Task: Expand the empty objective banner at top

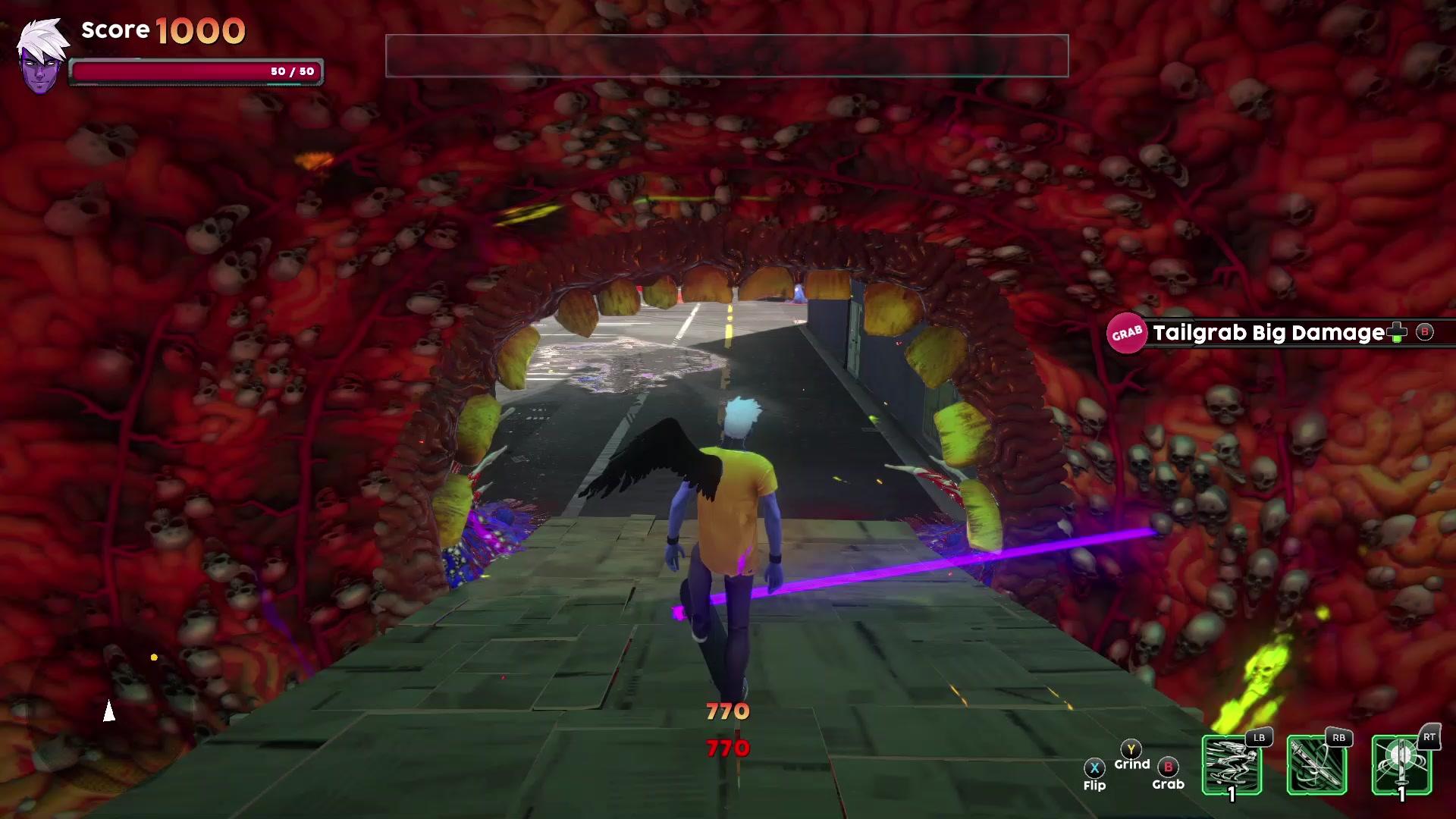Action: tap(726, 56)
